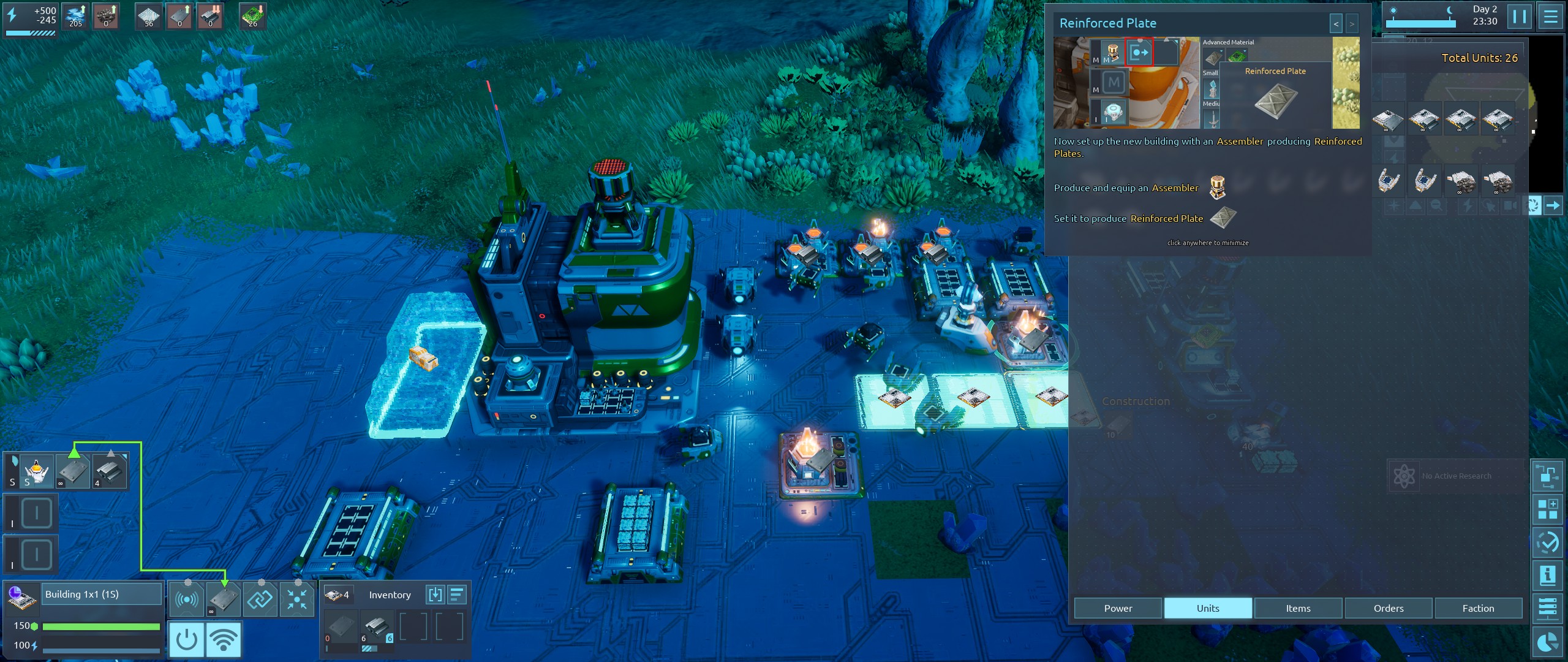Select the Units tab
Viewport: 1568px width, 662px height.
(1208, 608)
